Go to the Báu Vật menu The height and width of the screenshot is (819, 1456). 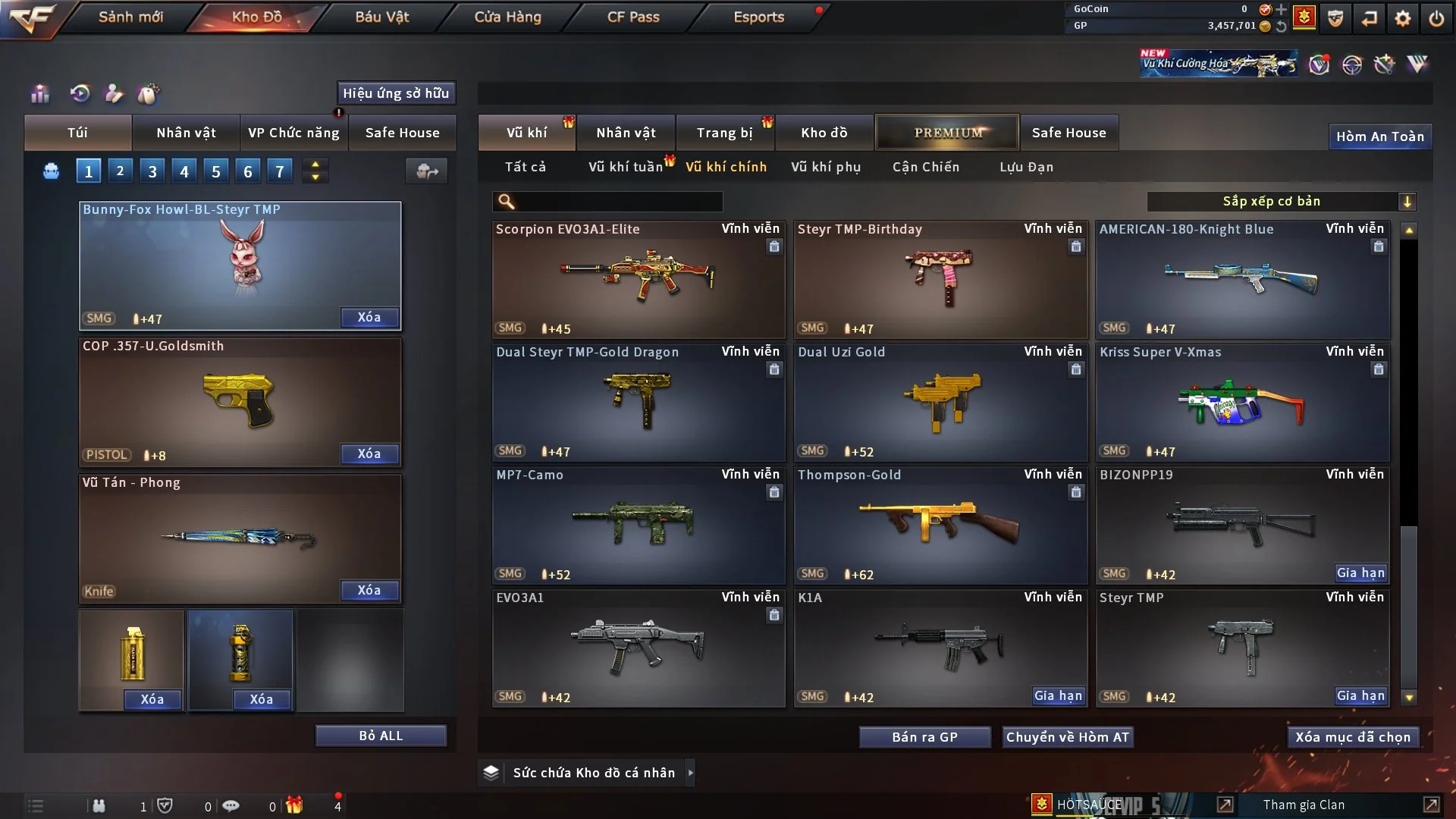(381, 17)
